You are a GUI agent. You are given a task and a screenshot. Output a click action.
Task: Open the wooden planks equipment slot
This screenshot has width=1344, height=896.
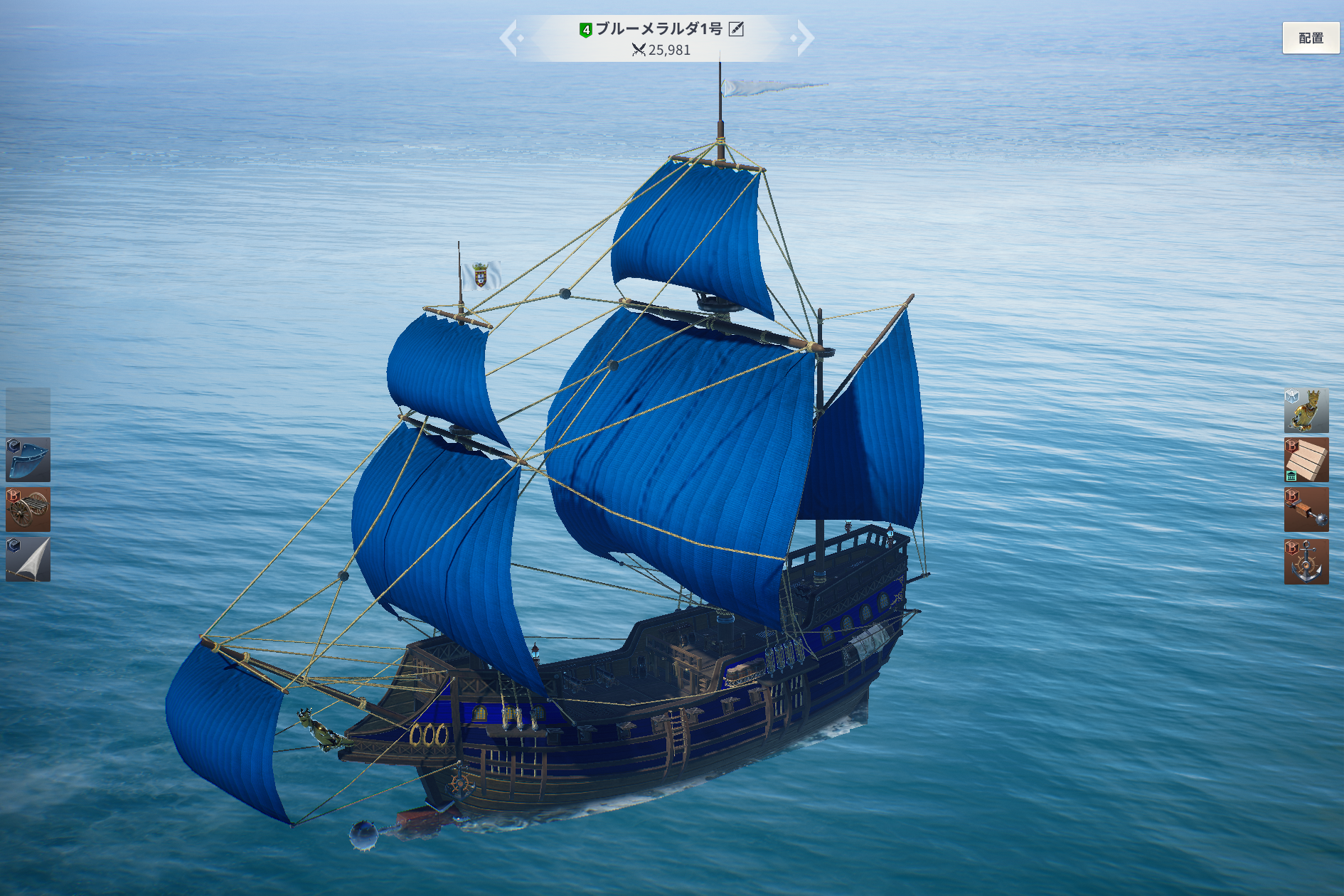click(1306, 460)
